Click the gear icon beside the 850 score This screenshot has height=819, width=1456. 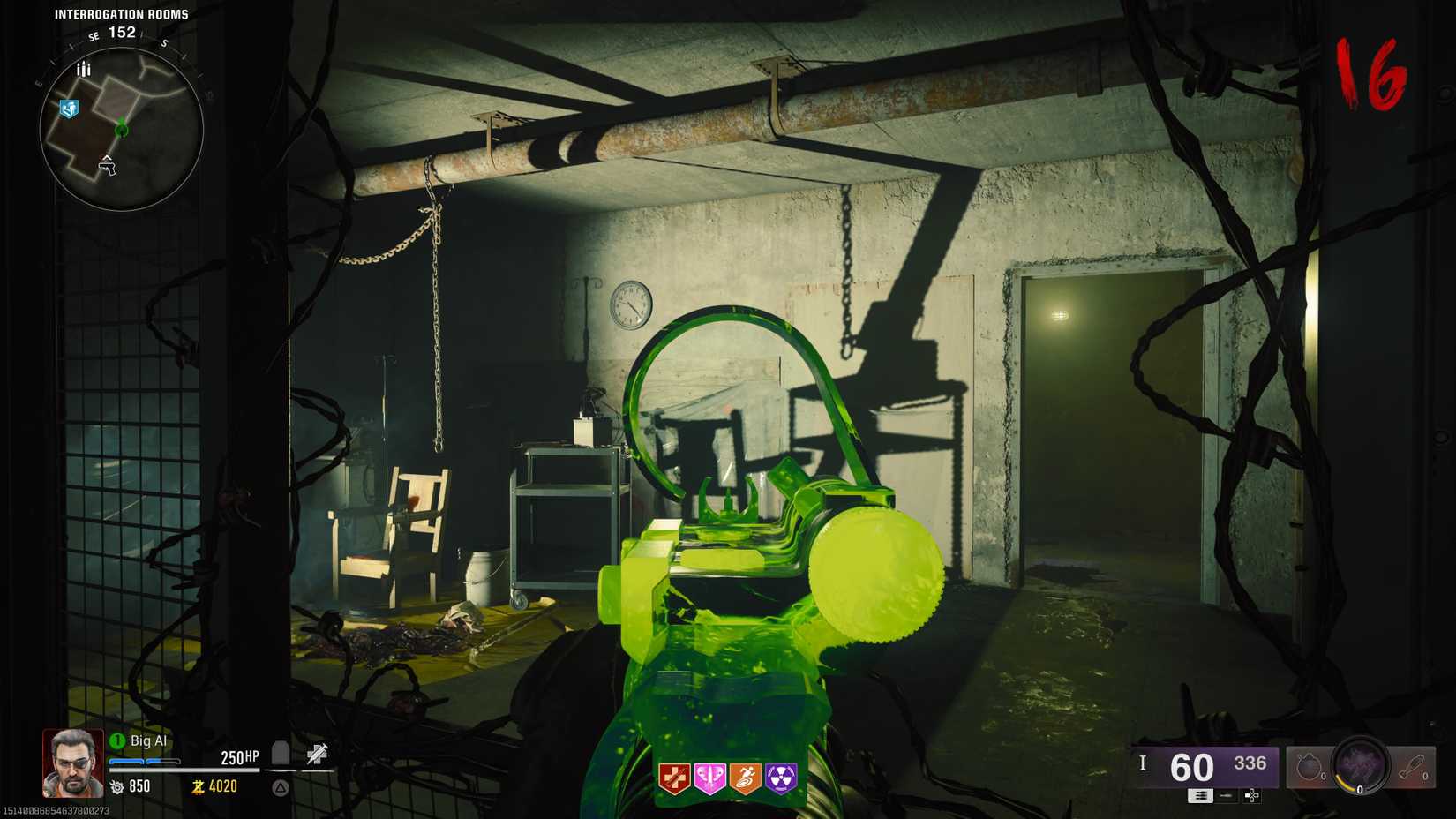point(117,787)
